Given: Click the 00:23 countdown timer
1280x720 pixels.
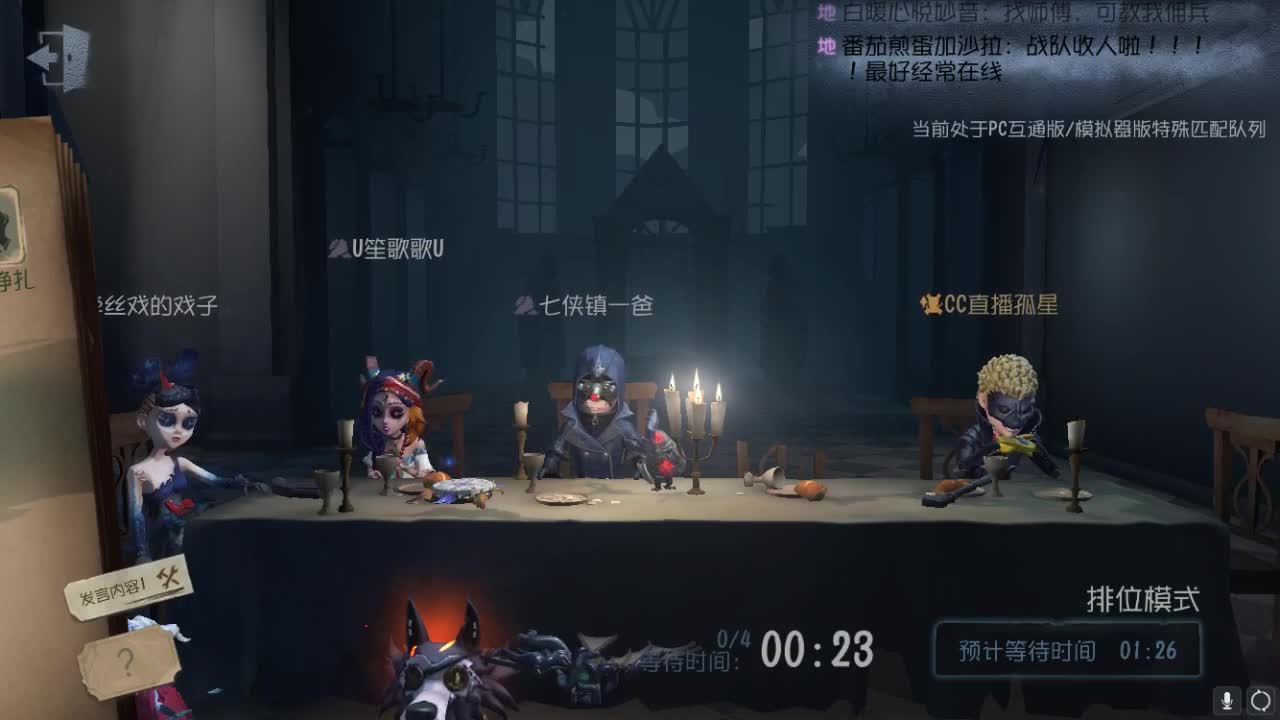Looking at the screenshot, I should pyautogui.click(x=816, y=650).
